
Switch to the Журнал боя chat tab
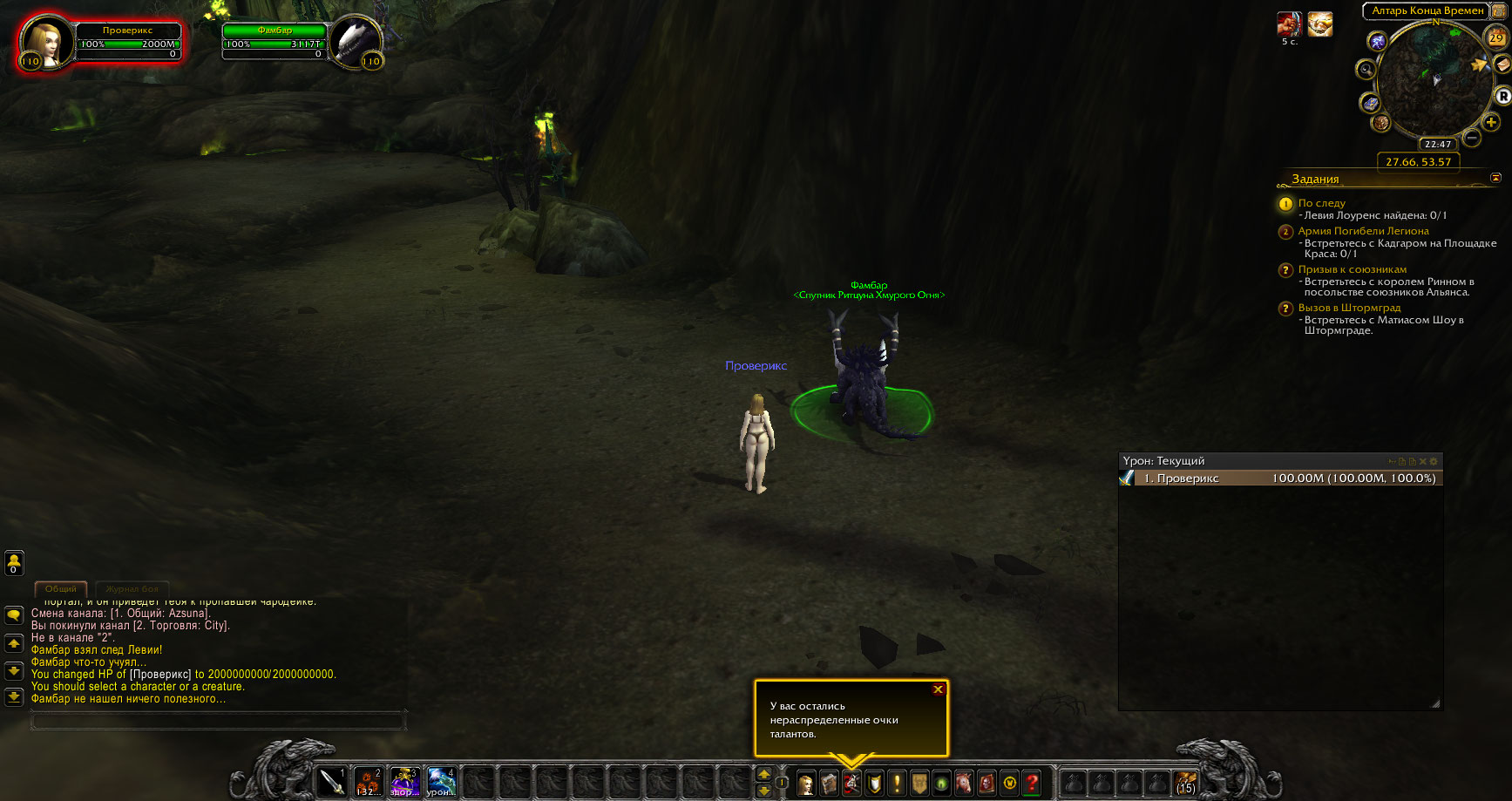[x=132, y=589]
